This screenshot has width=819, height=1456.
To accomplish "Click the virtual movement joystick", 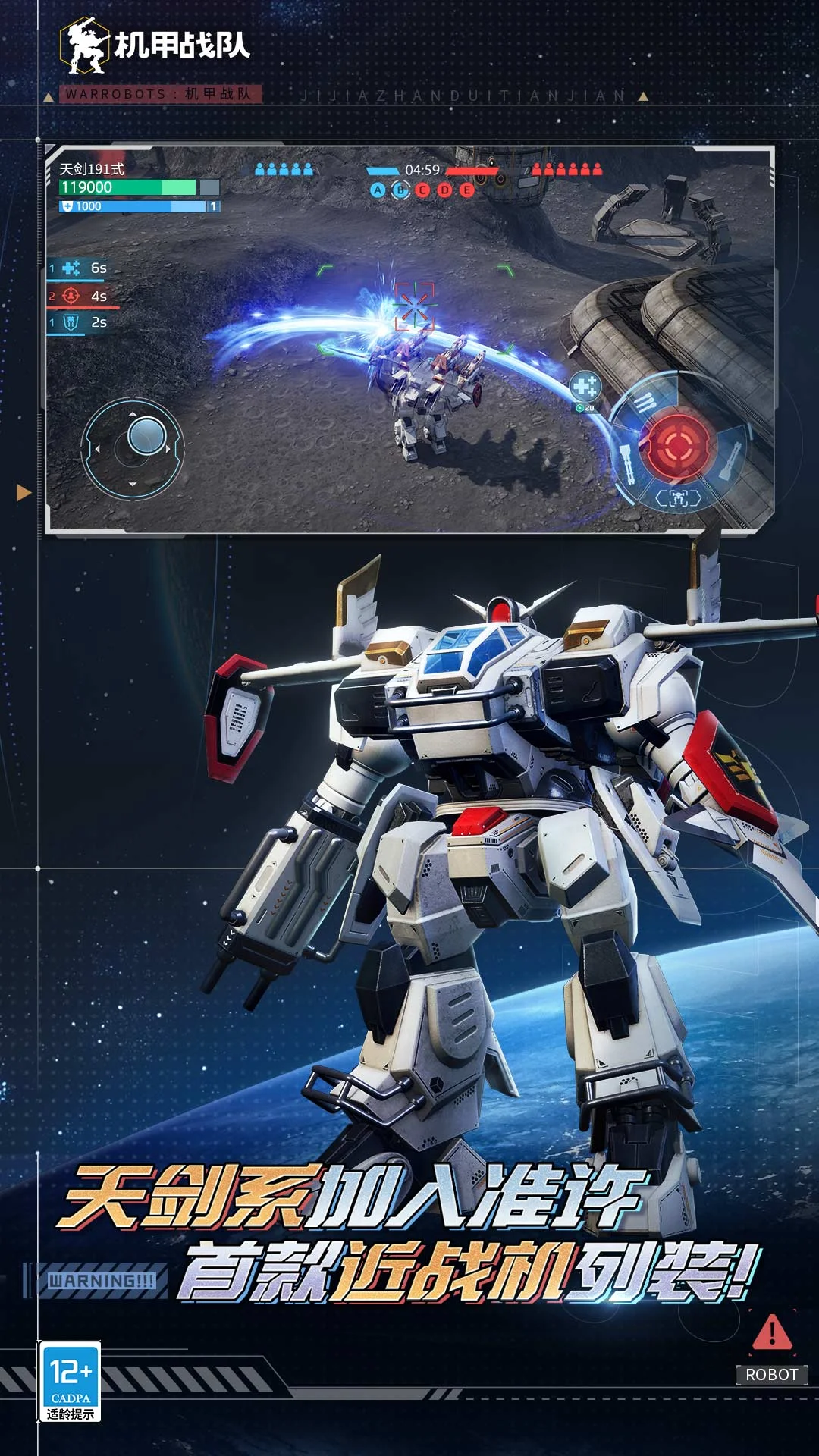I will 133,448.
